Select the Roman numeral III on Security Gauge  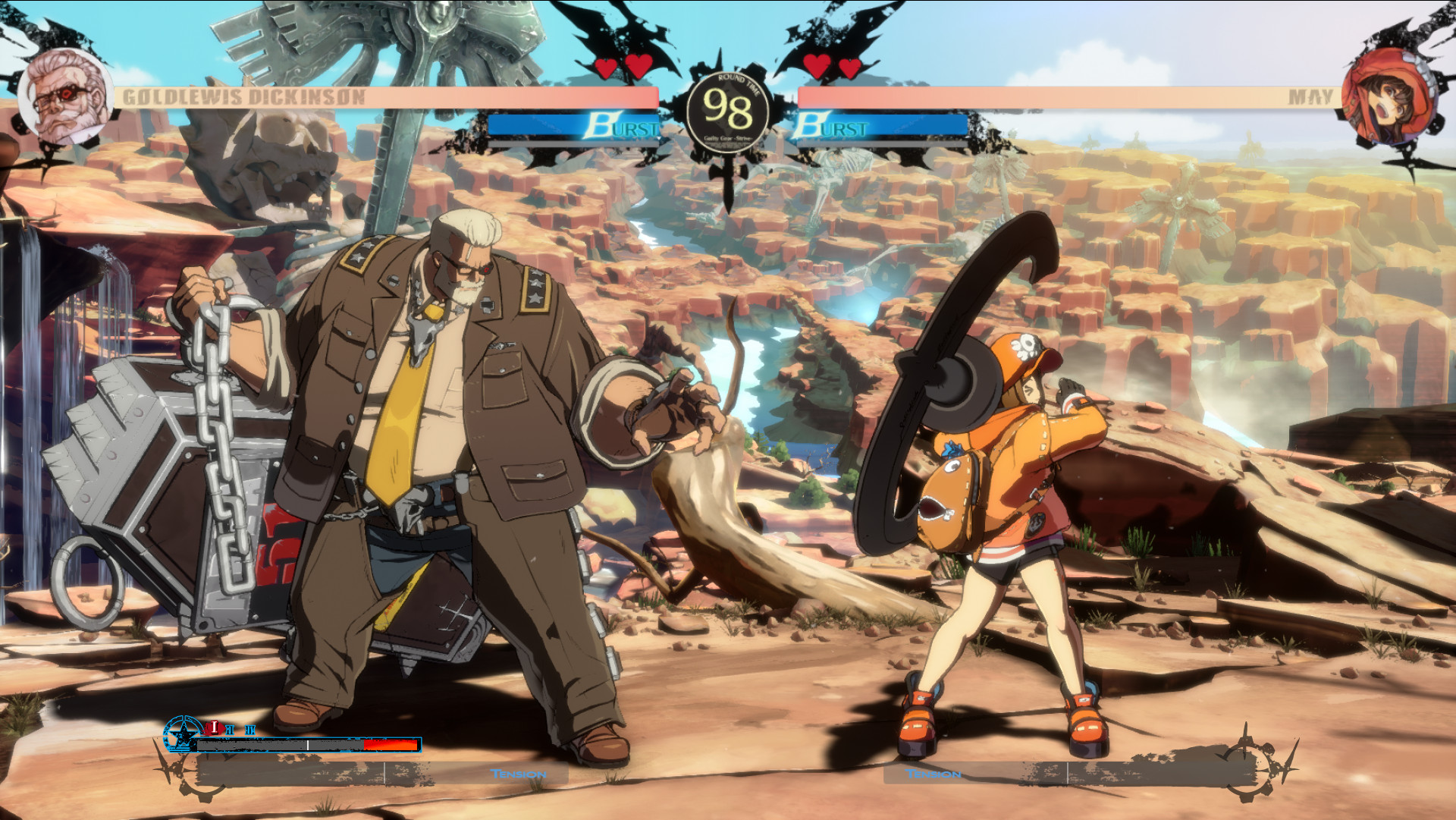pos(249,730)
